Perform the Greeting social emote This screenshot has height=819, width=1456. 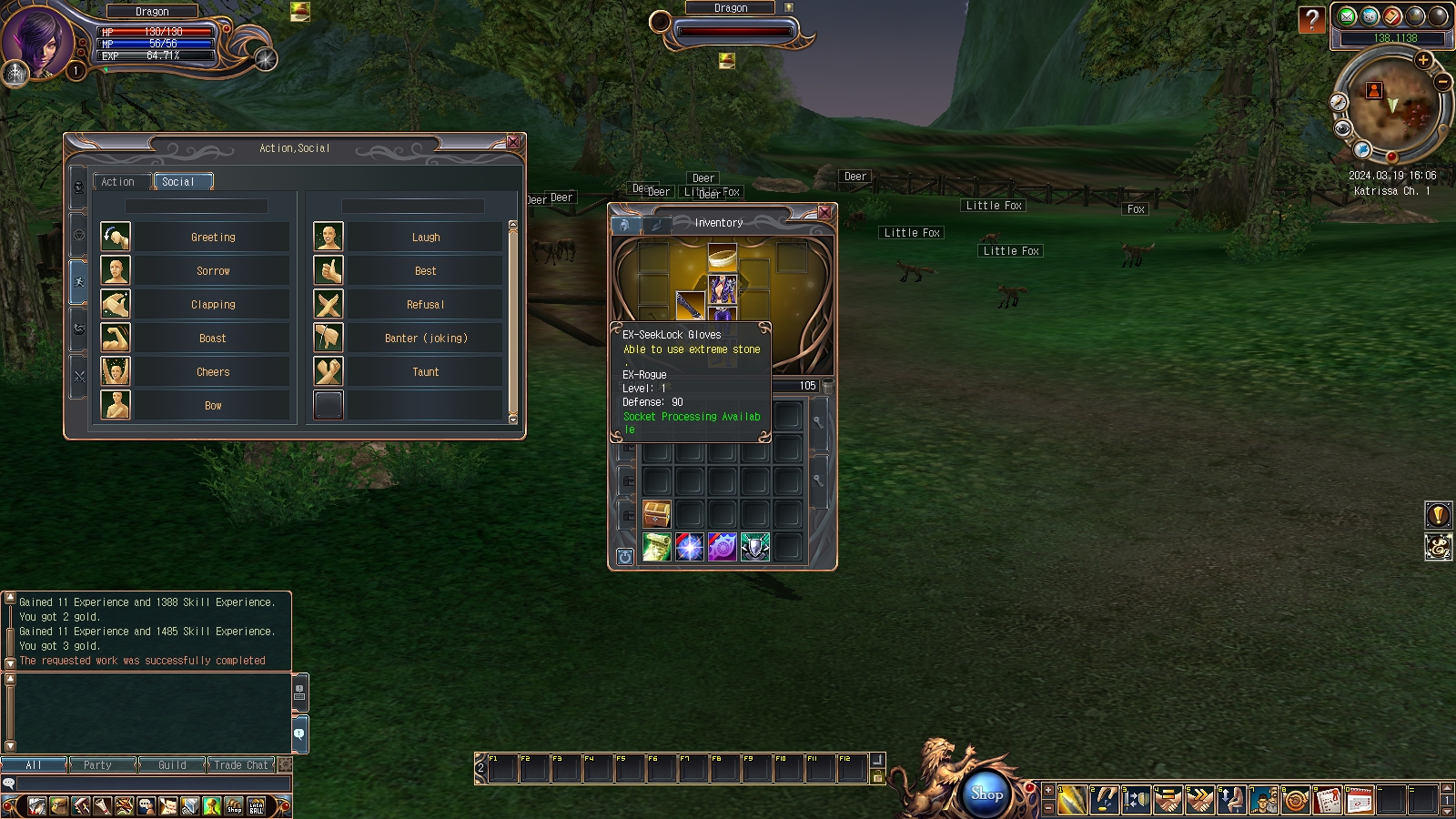click(213, 238)
